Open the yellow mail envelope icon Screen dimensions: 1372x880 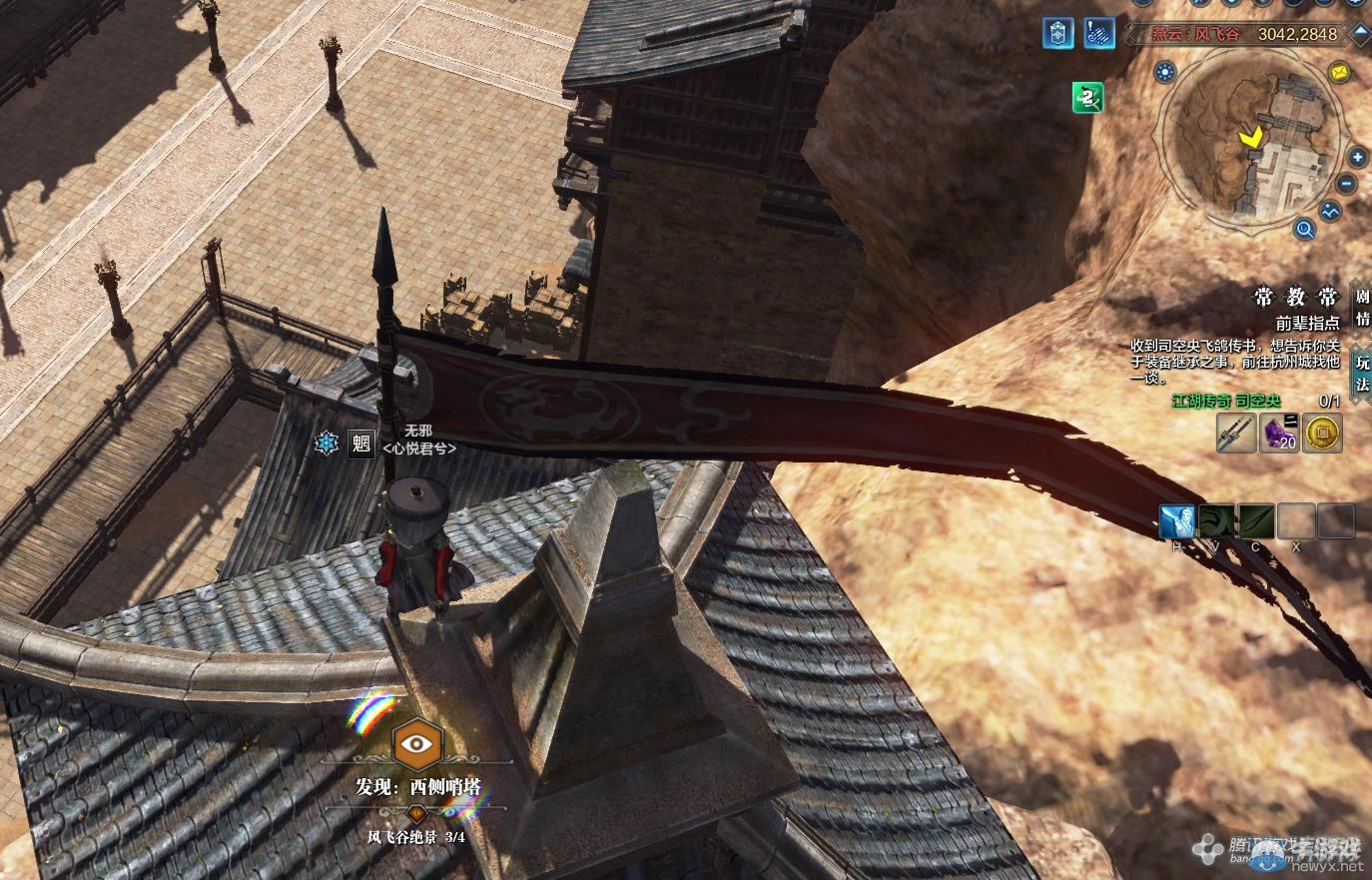point(1338,72)
